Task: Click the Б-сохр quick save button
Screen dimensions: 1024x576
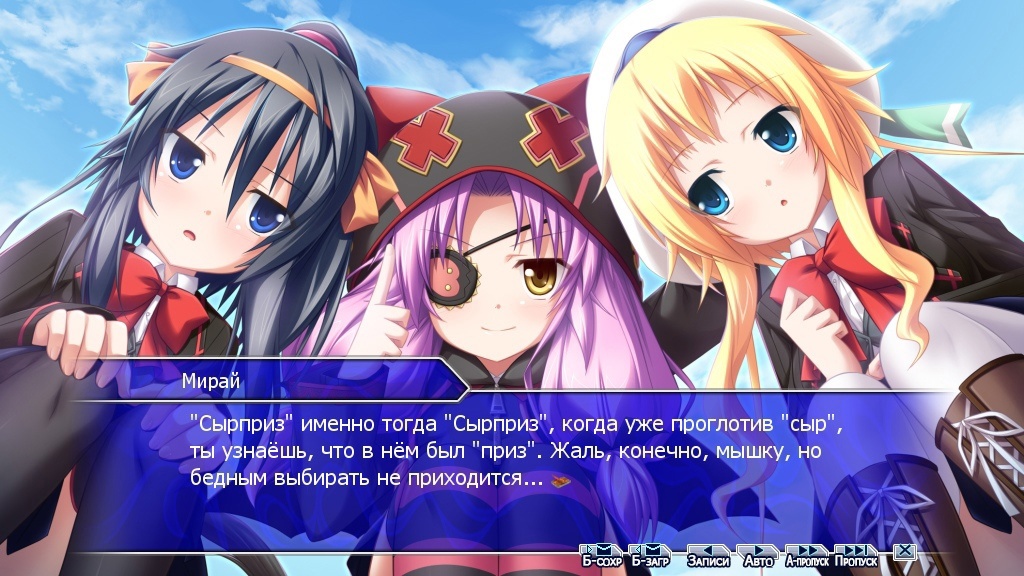Action: [601, 554]
